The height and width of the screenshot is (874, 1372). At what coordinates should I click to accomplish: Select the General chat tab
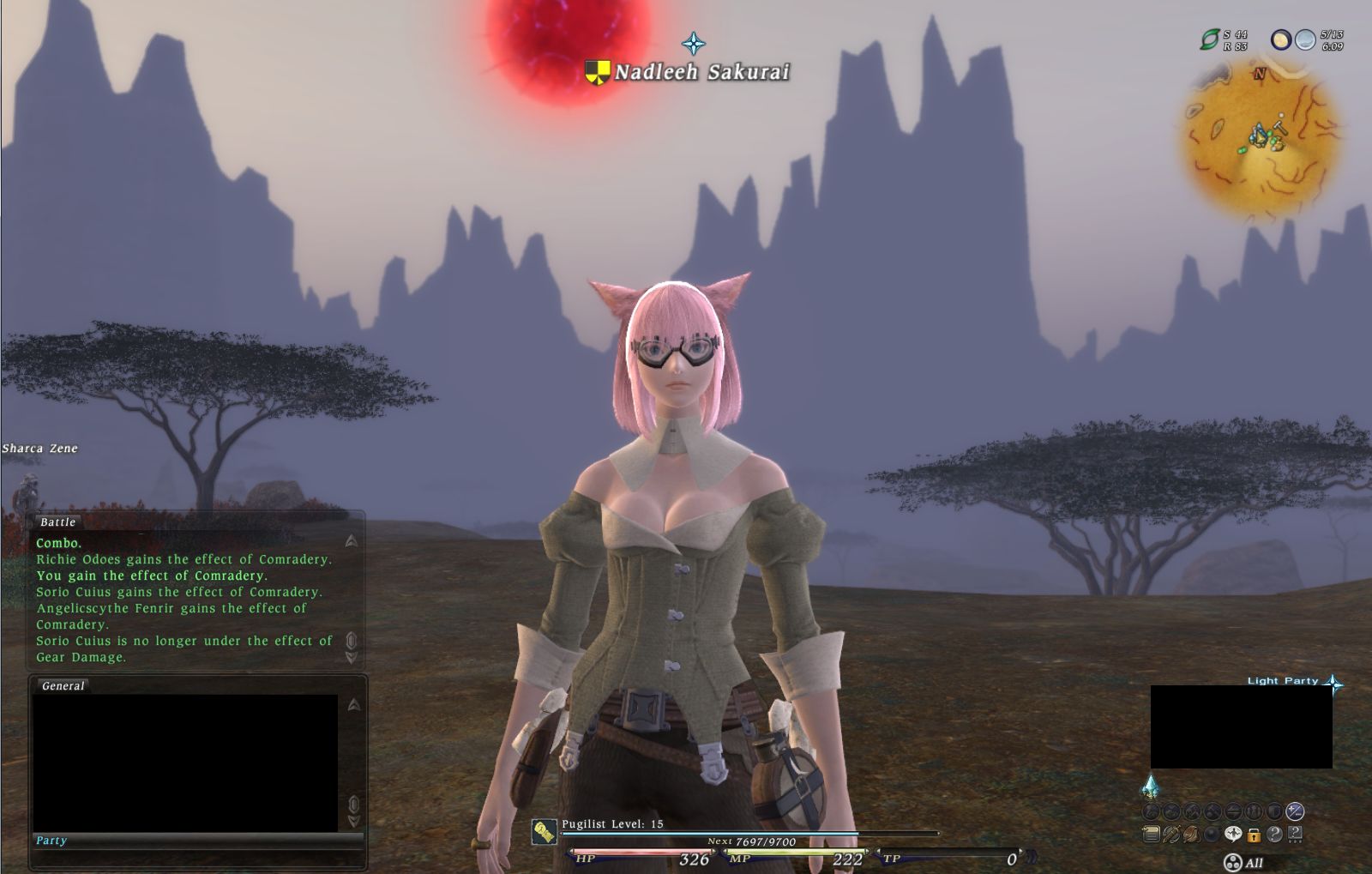[x=63, y=686]
